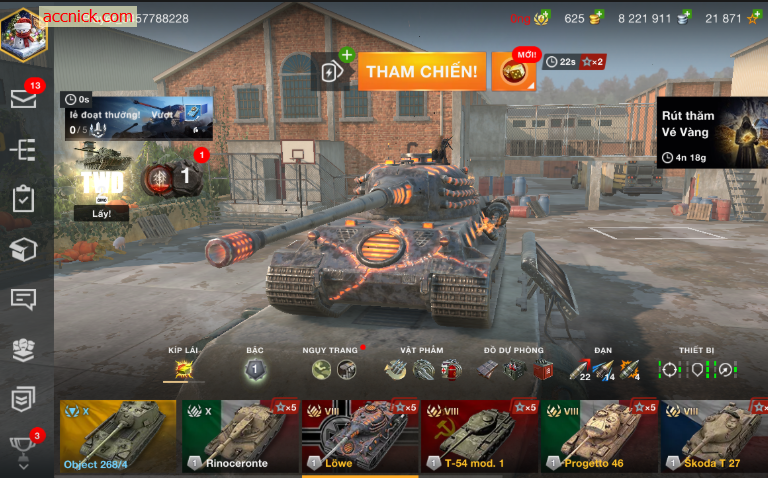
Task: Open the MỚI! item next to battle button
Action: coord(513,71)
